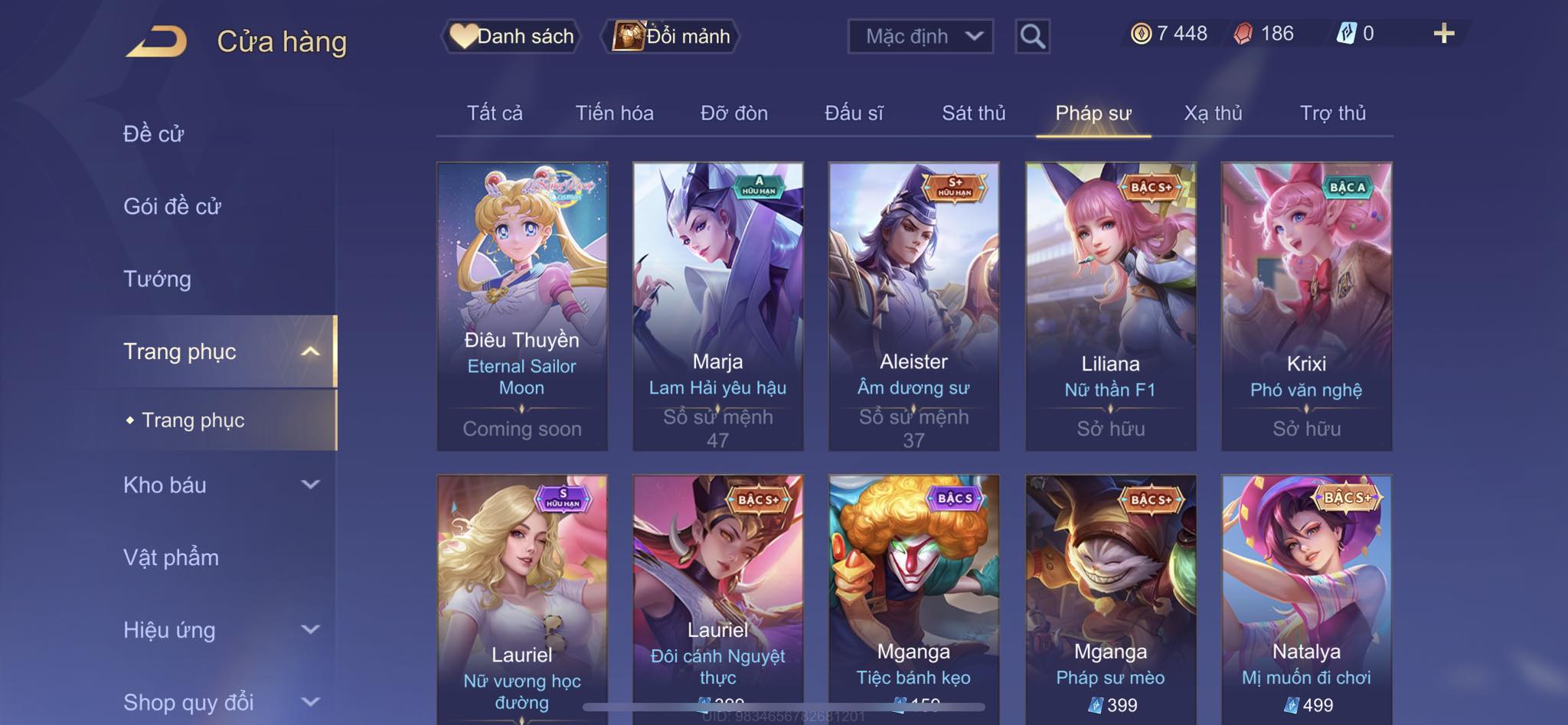Select Natalya Mị muốn đi chơi skin
The height and width of the screenshot is (725, 1568).
1306,597
